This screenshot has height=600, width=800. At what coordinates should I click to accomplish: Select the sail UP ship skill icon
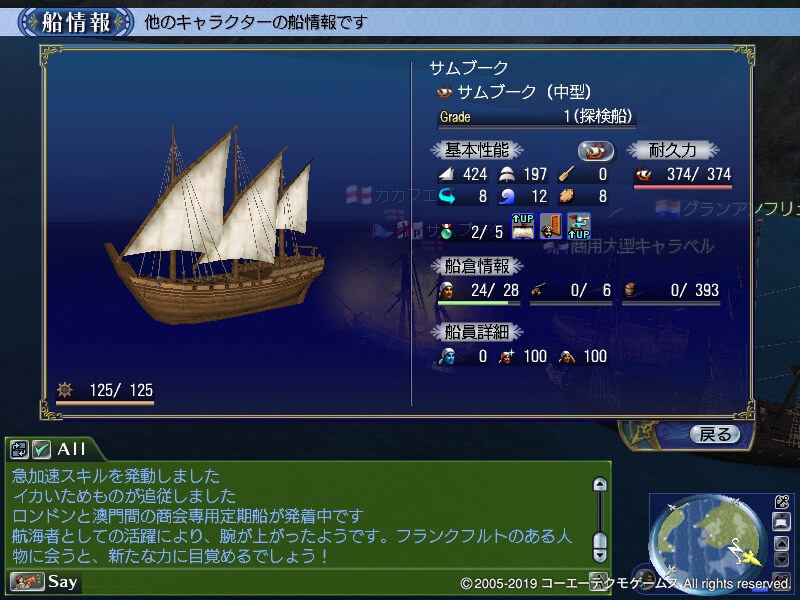(524, 226)
